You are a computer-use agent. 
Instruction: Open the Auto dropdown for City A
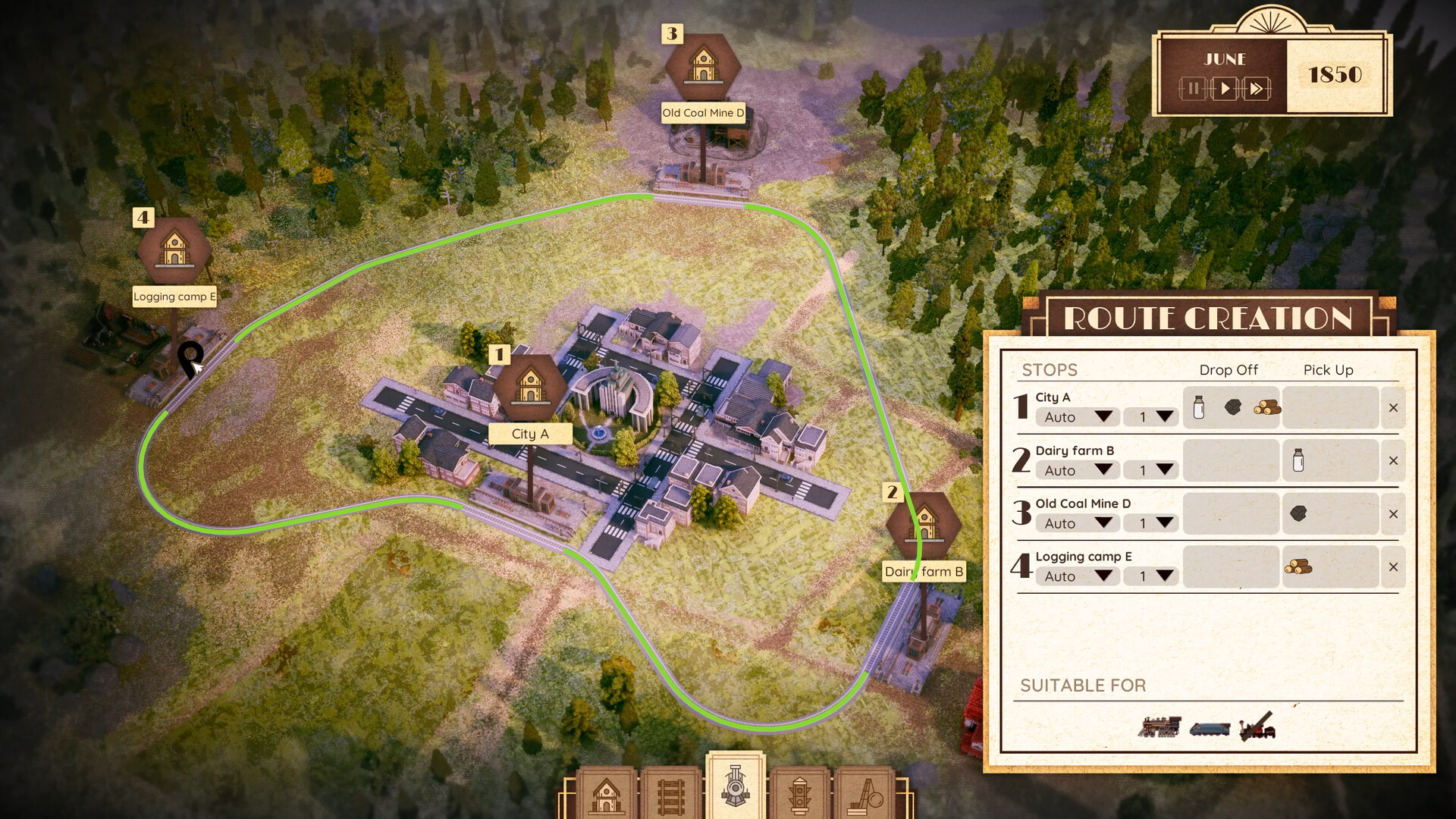click(1078, 417)
